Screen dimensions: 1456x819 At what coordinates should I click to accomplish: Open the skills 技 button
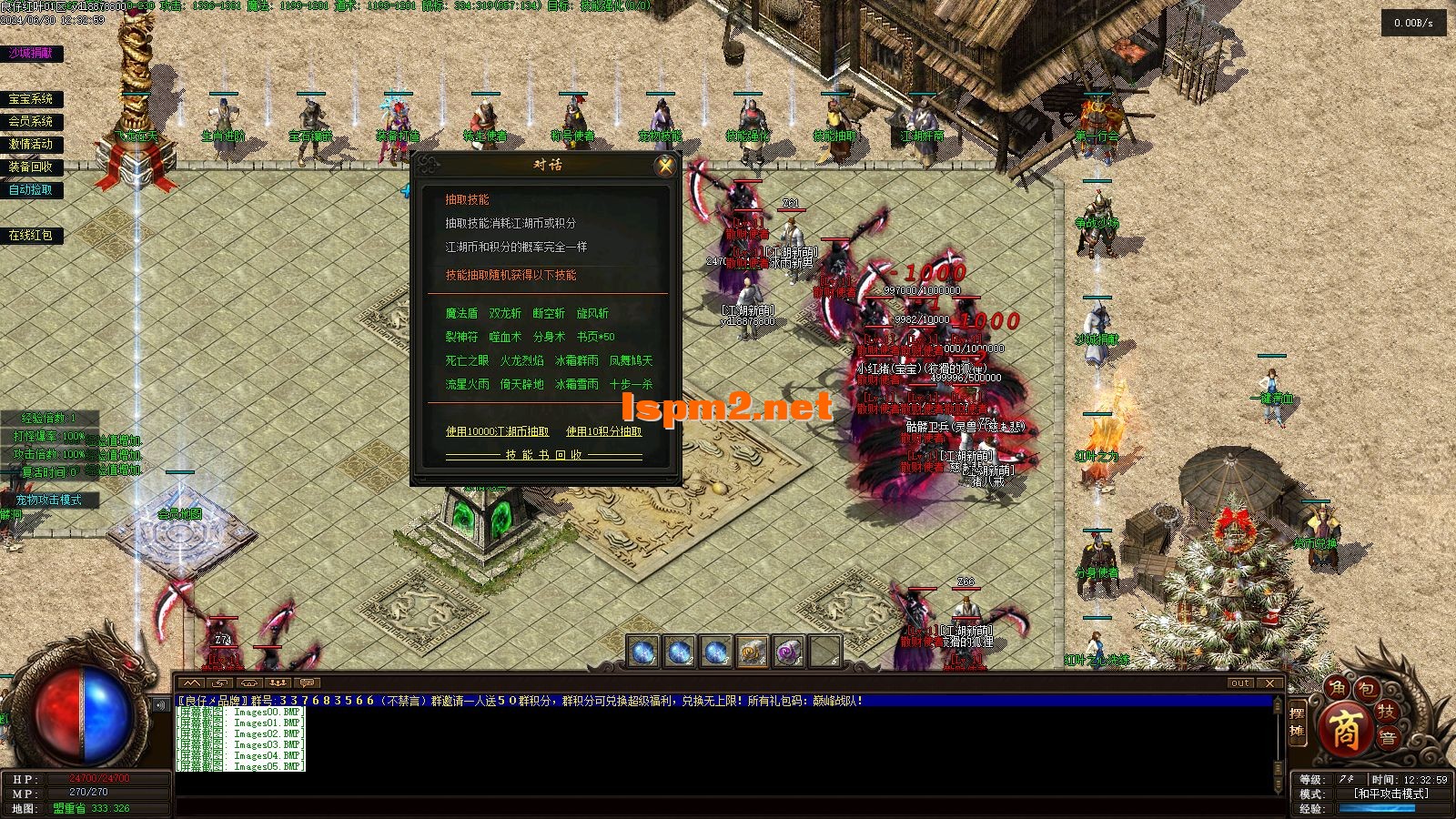coord(1387,711)
